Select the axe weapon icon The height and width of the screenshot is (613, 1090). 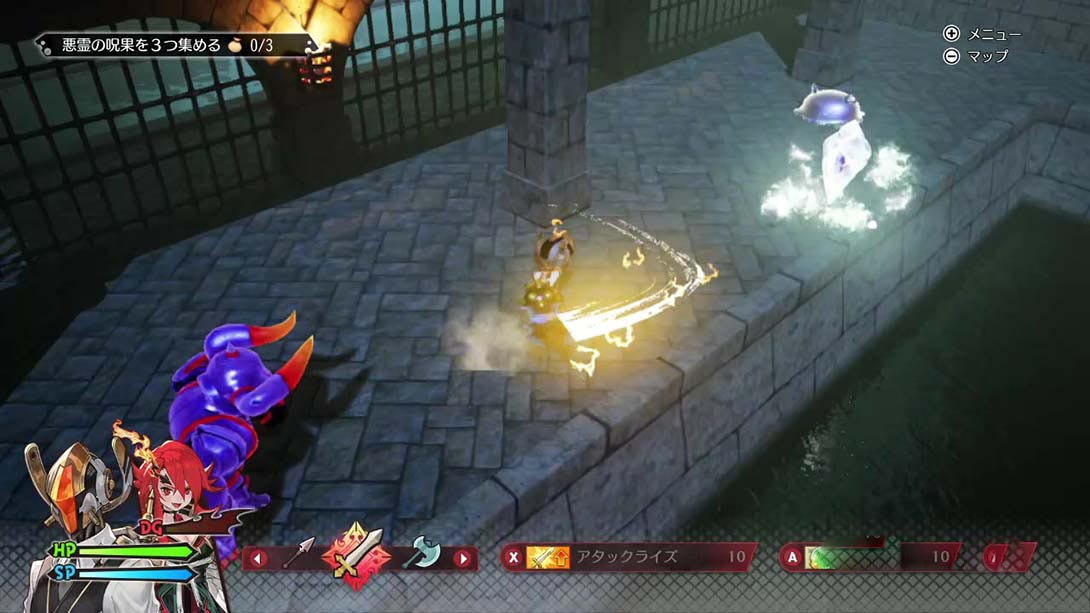421,553
